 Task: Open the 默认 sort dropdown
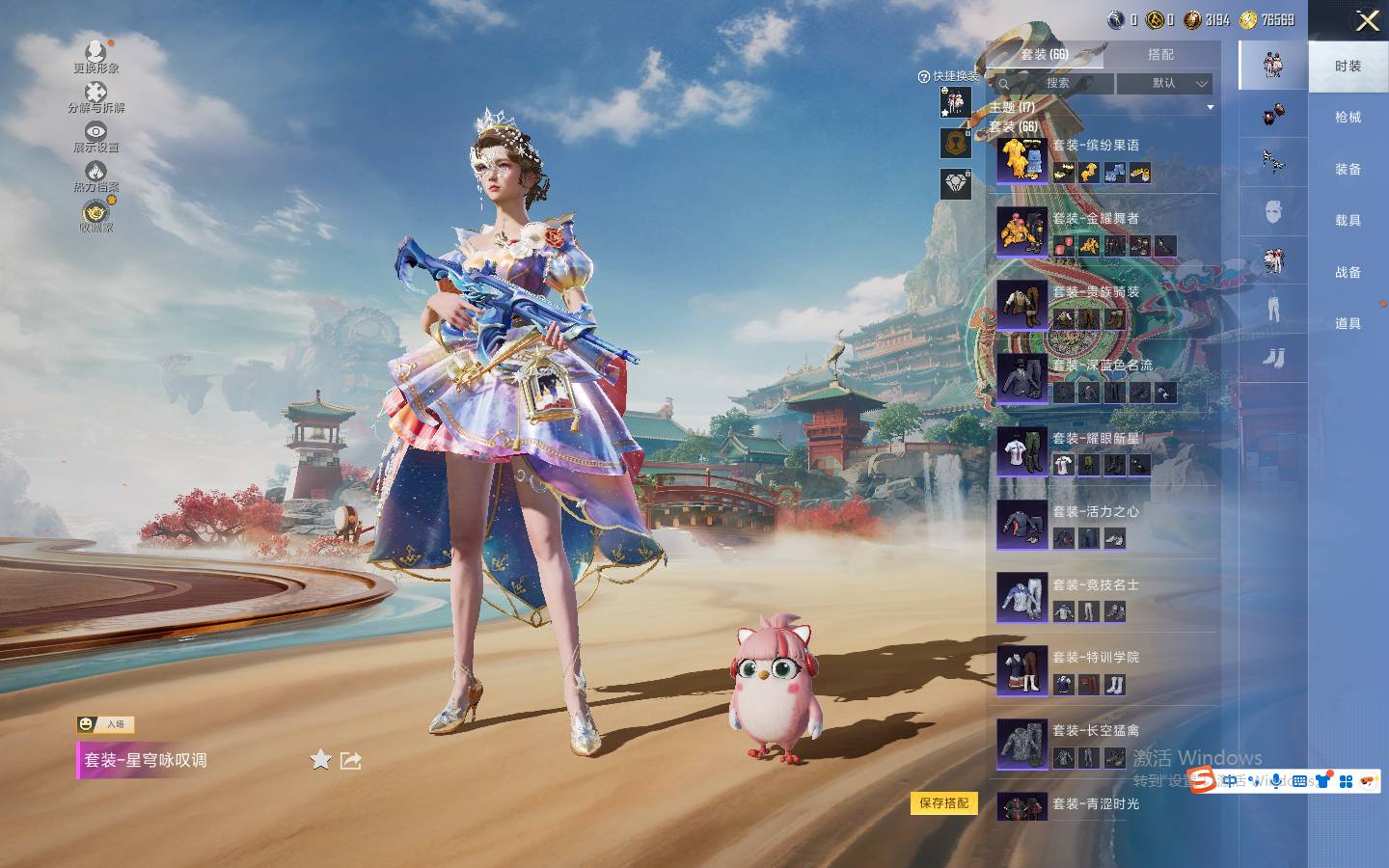(1165, 84)
